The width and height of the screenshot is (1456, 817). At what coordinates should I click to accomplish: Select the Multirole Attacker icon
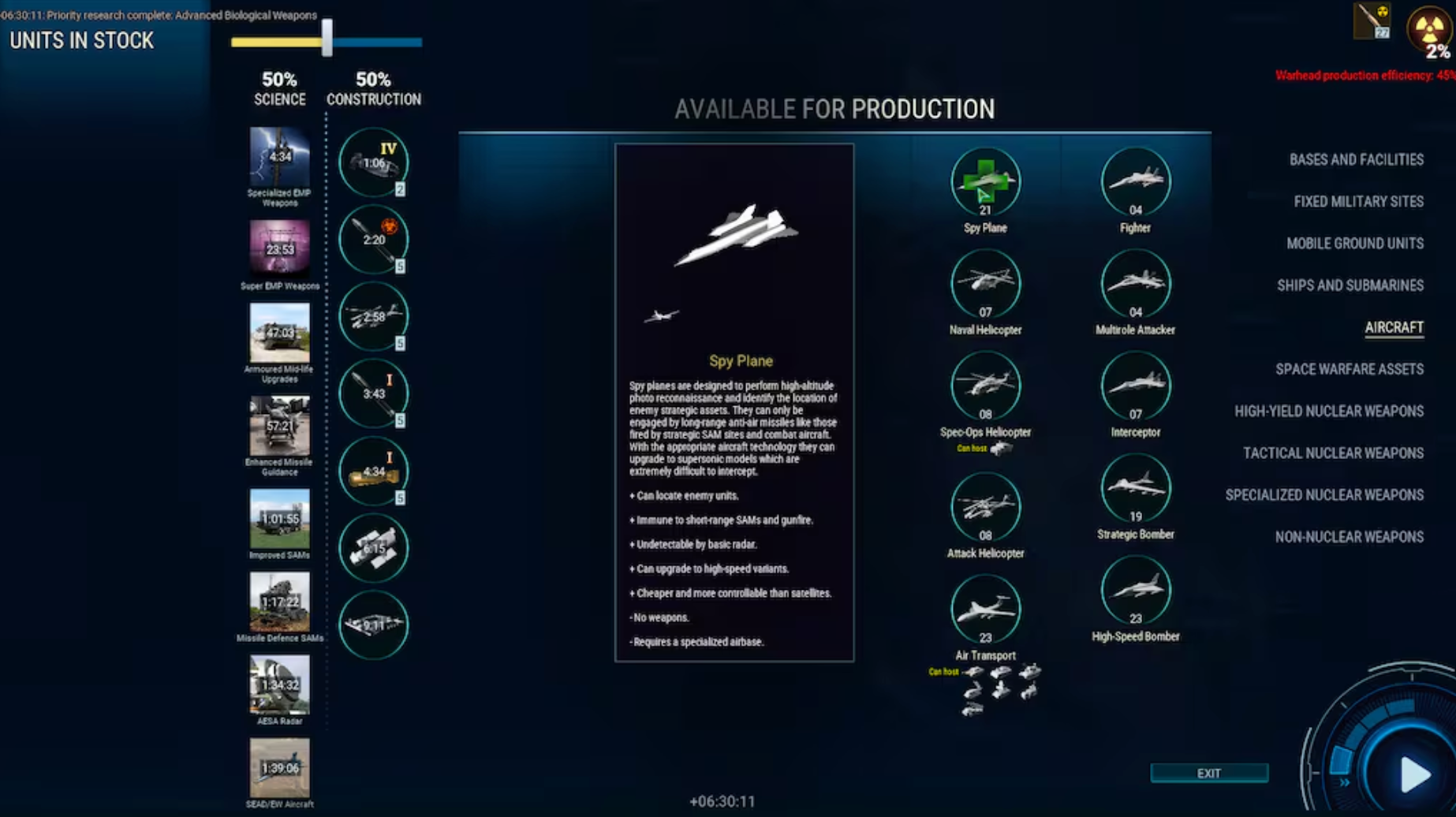[x=1136, y=284]
